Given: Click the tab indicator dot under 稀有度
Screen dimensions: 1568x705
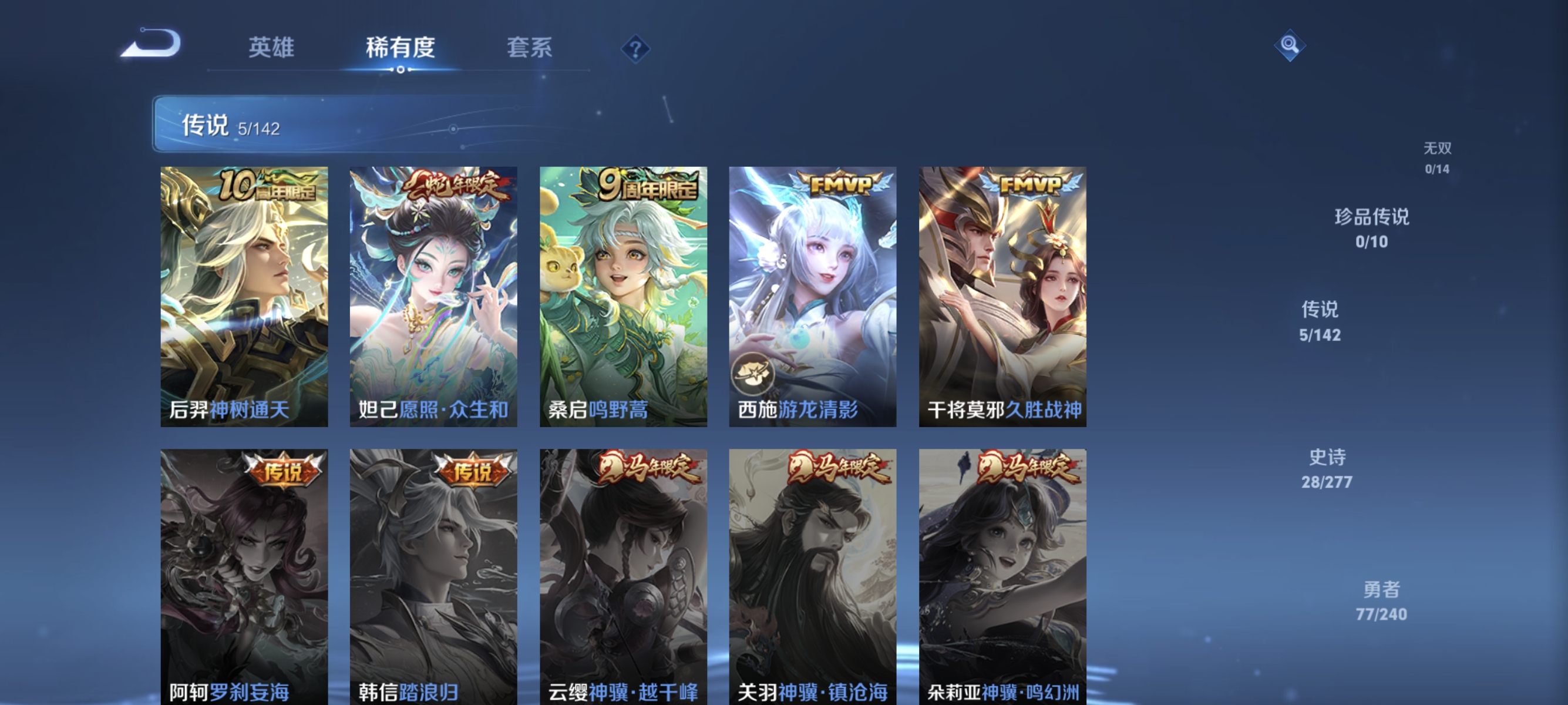Looking at the screenshot, I should [x=400, y=69].
